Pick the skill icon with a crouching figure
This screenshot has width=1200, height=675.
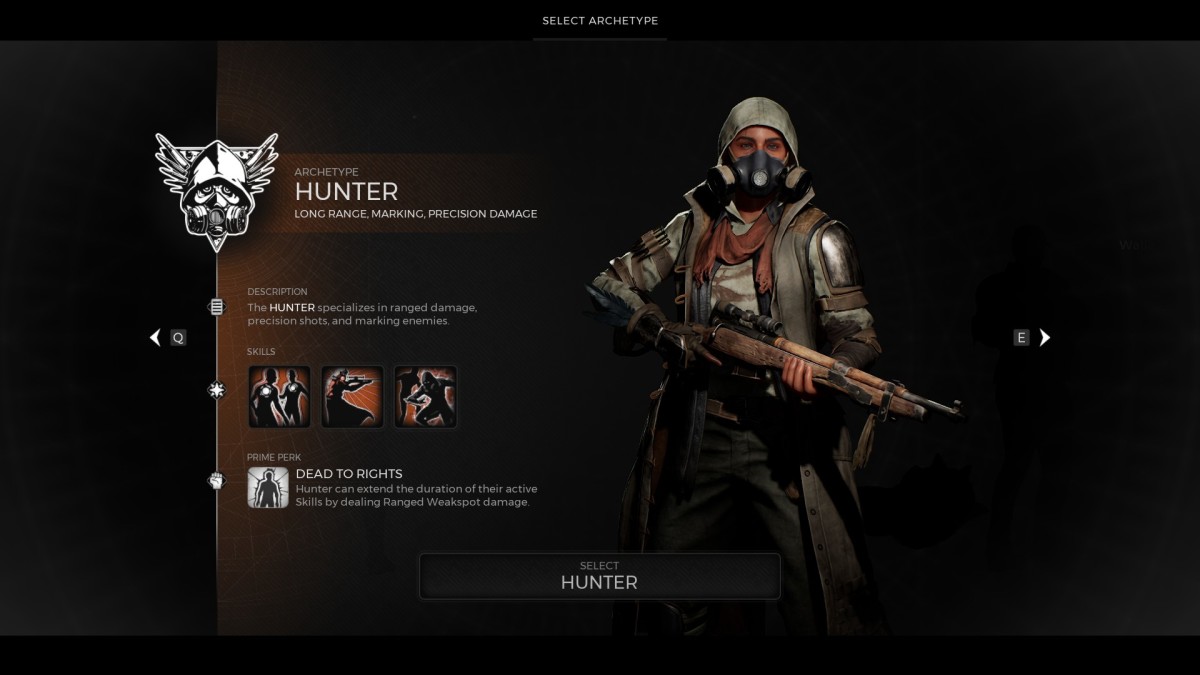pos(425,396)
